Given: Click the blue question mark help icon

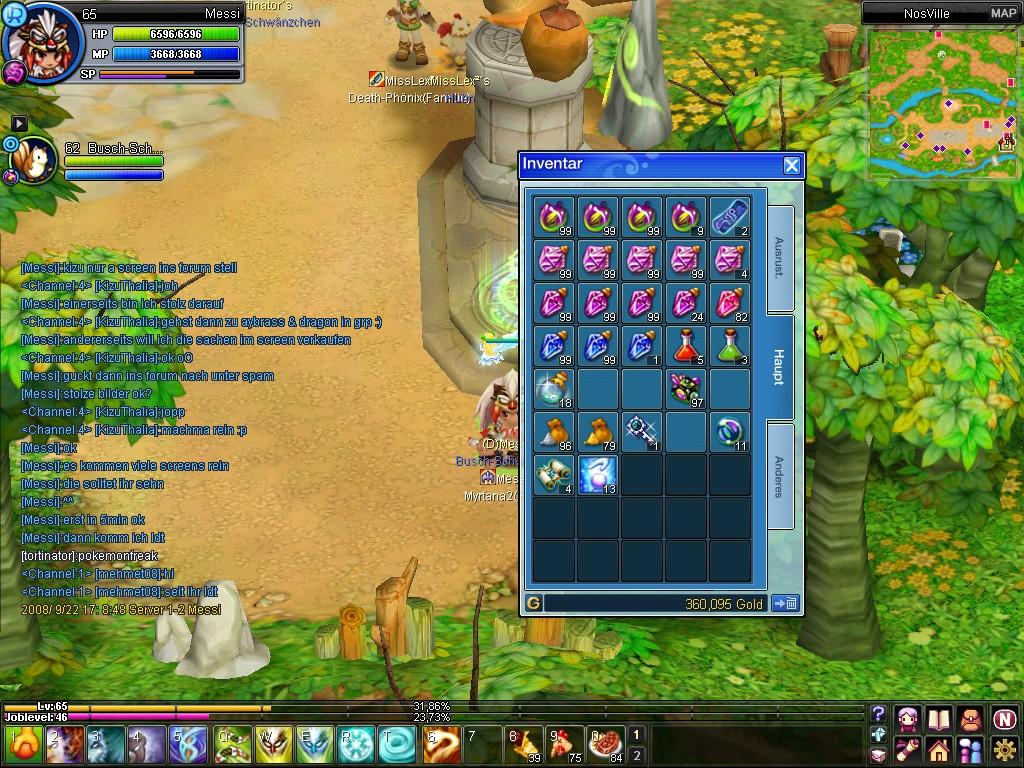Looking at the screenshot, I should (x=878, y=713).
